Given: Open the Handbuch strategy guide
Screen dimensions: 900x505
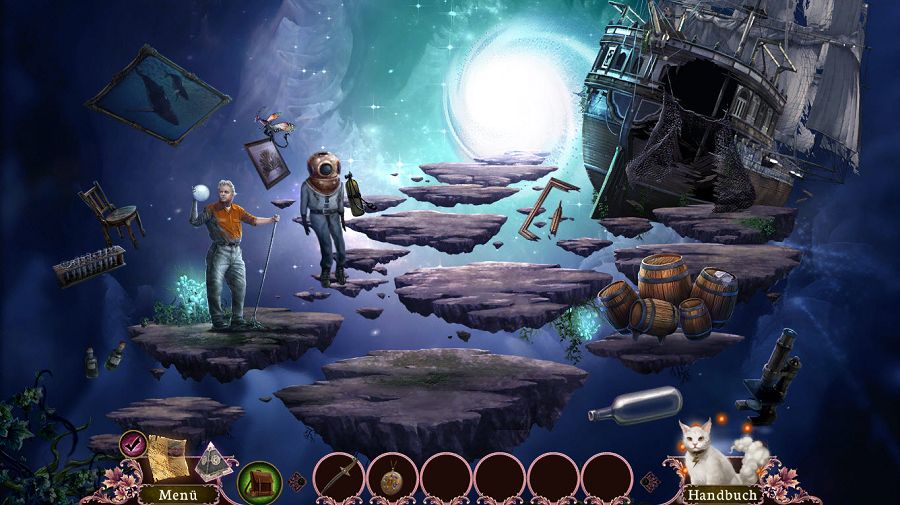Looking at the screenshot, I should tap(722, 494).
